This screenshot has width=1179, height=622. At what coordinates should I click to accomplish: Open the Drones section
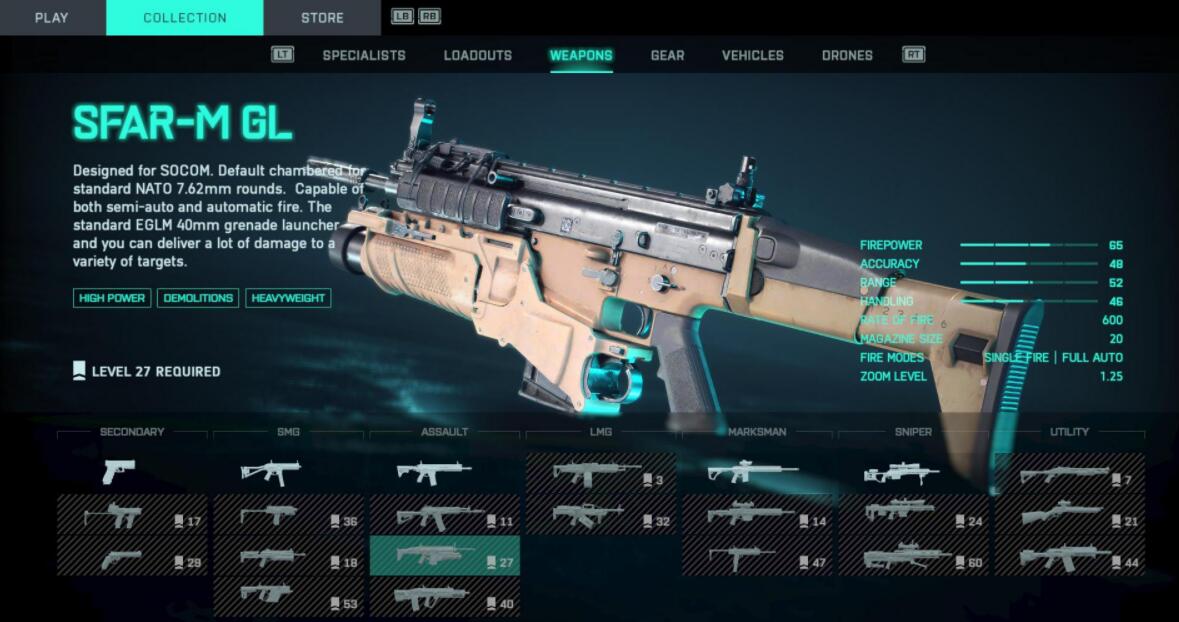coord(847,55)
